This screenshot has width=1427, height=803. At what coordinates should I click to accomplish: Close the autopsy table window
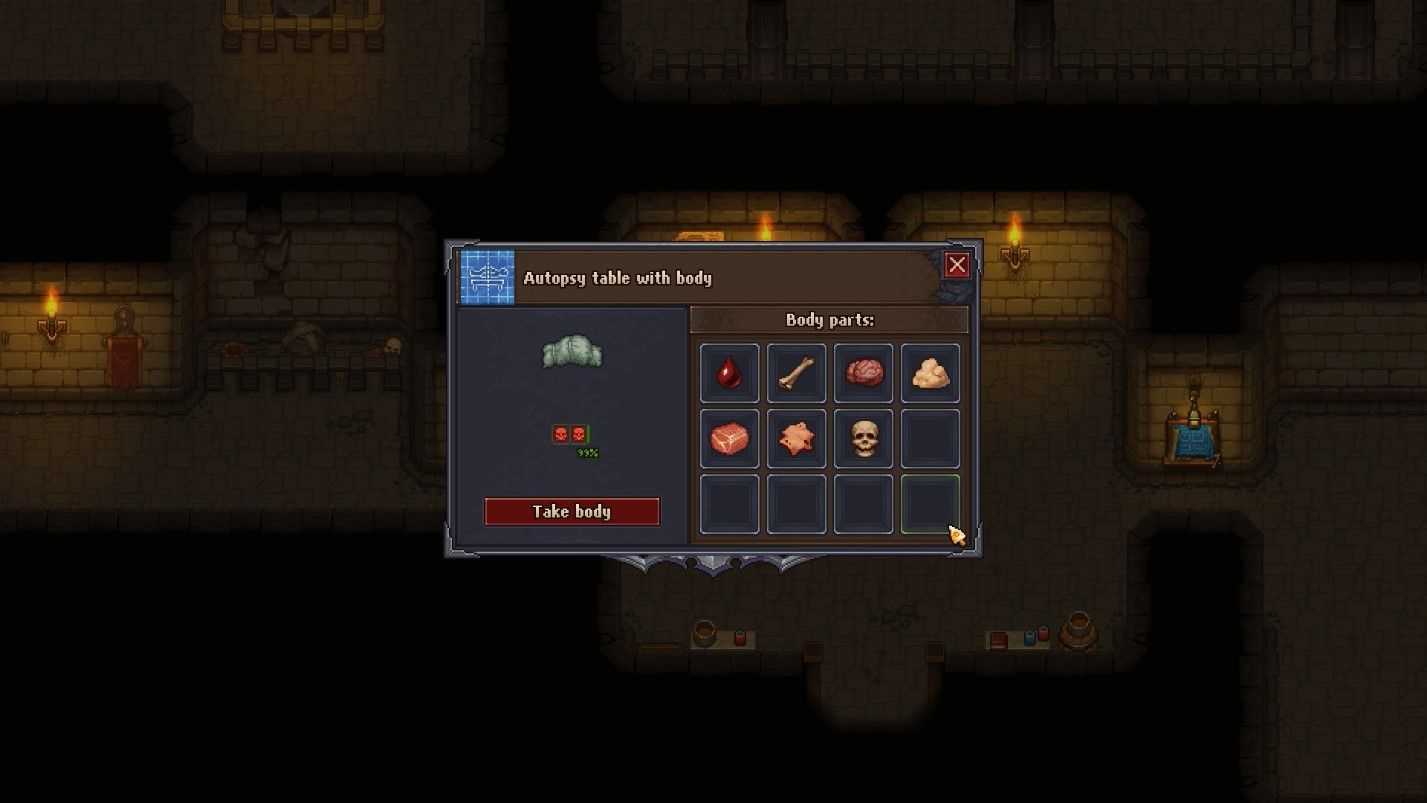point(957,265)
